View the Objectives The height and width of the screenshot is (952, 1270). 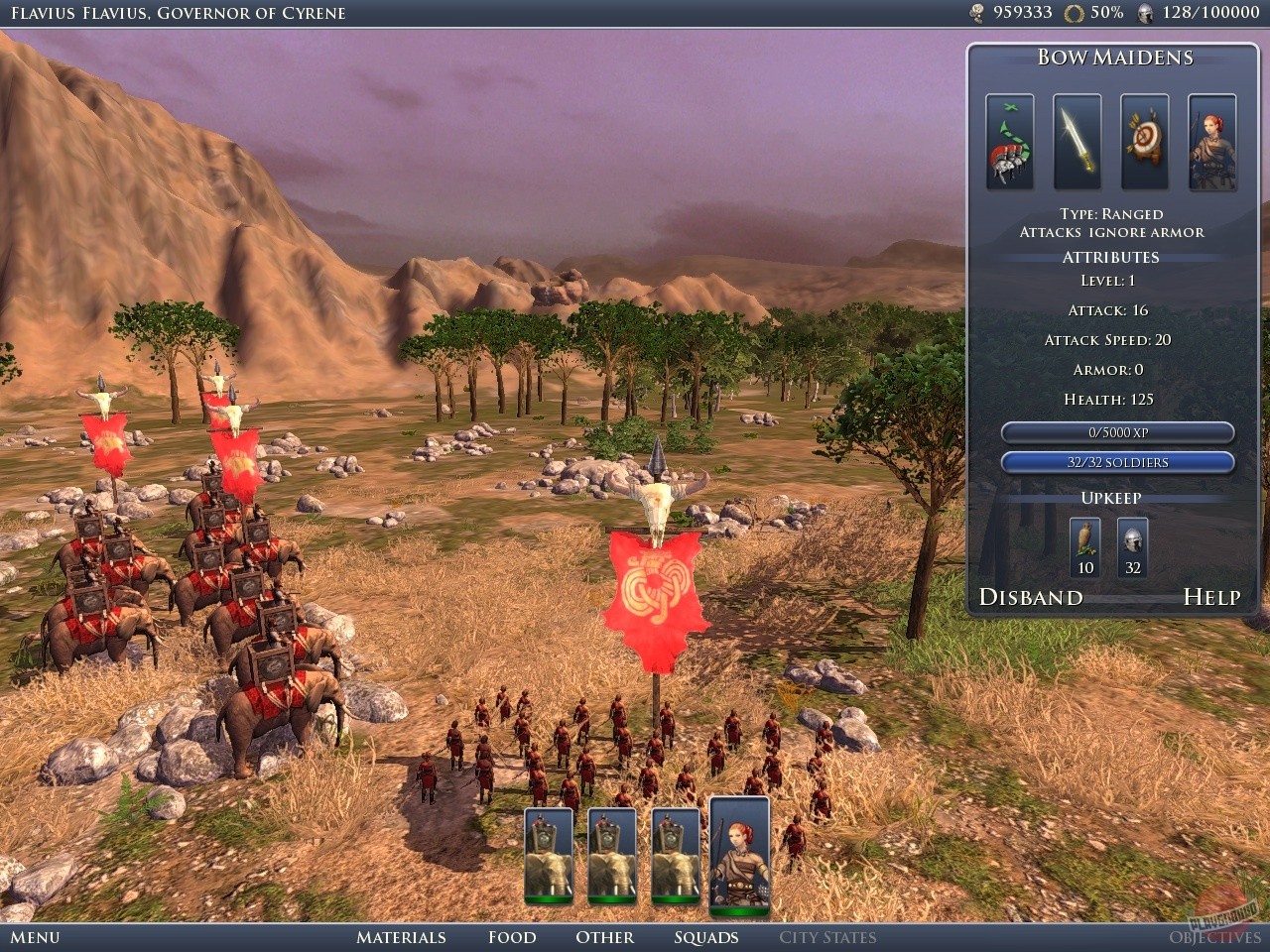pos(1214,937)
